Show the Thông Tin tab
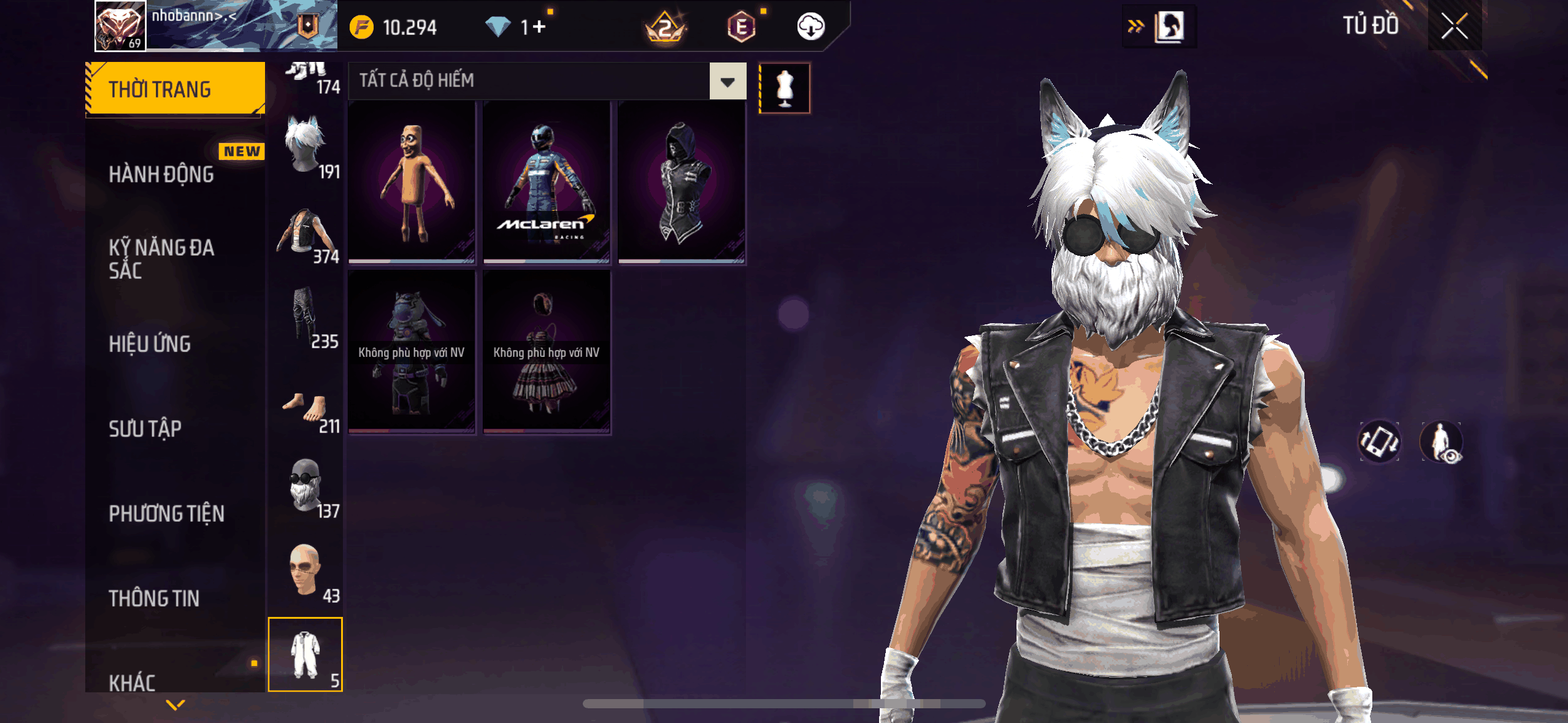The width and height of the screenshot is (1568, 723). click(x=154, y=598)
